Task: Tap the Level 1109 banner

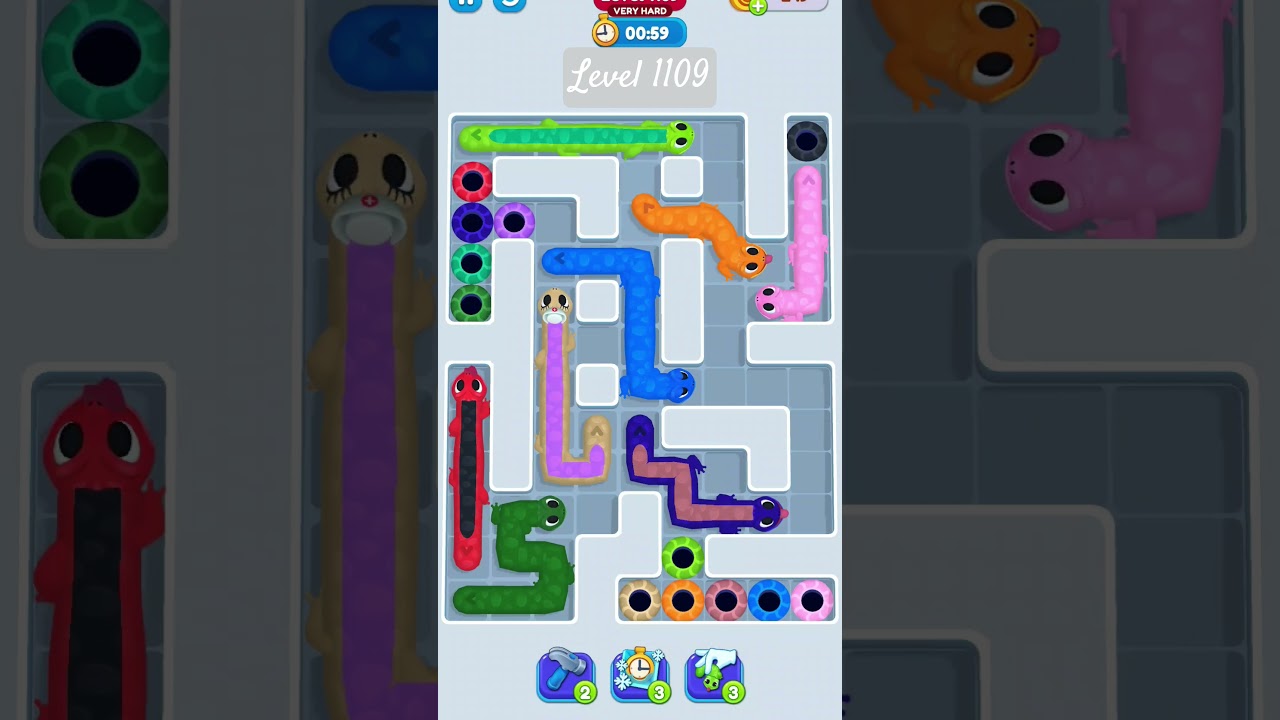Action: coord(640,77)
